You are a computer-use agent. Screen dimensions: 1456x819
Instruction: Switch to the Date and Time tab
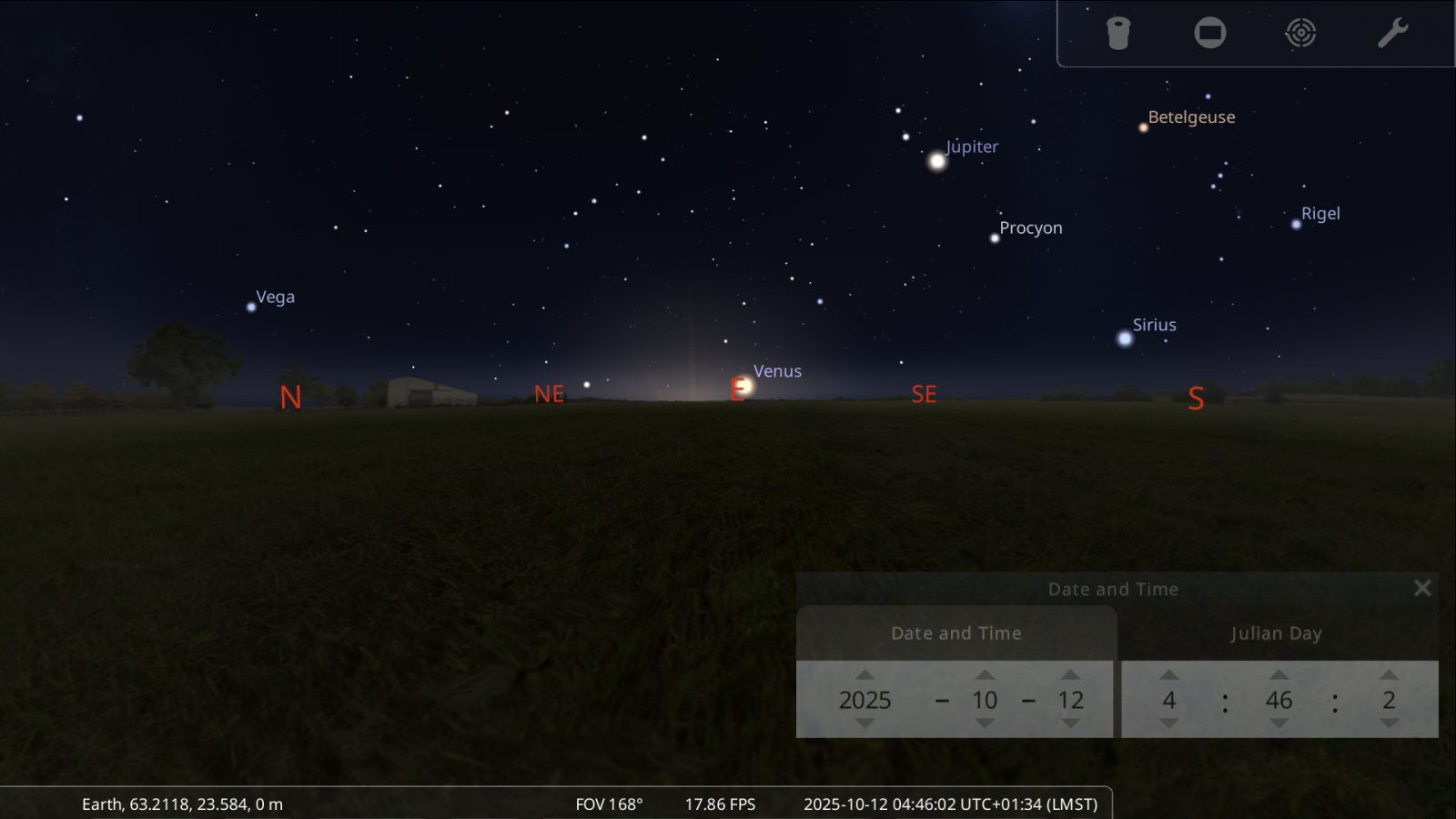[x=955, y=632]
